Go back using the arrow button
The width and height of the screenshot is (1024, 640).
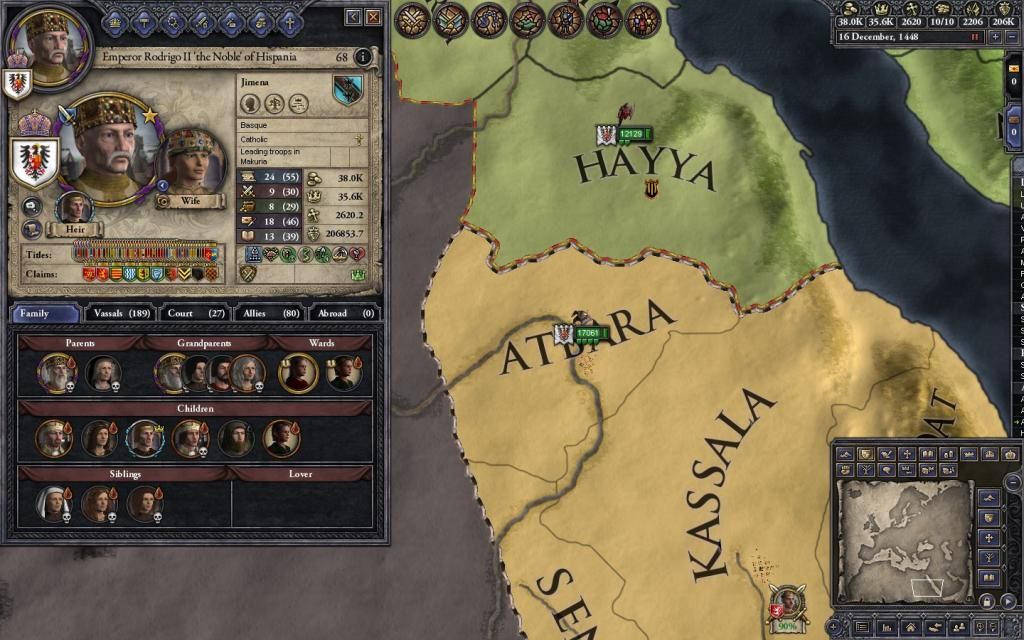tap(353, 18)
